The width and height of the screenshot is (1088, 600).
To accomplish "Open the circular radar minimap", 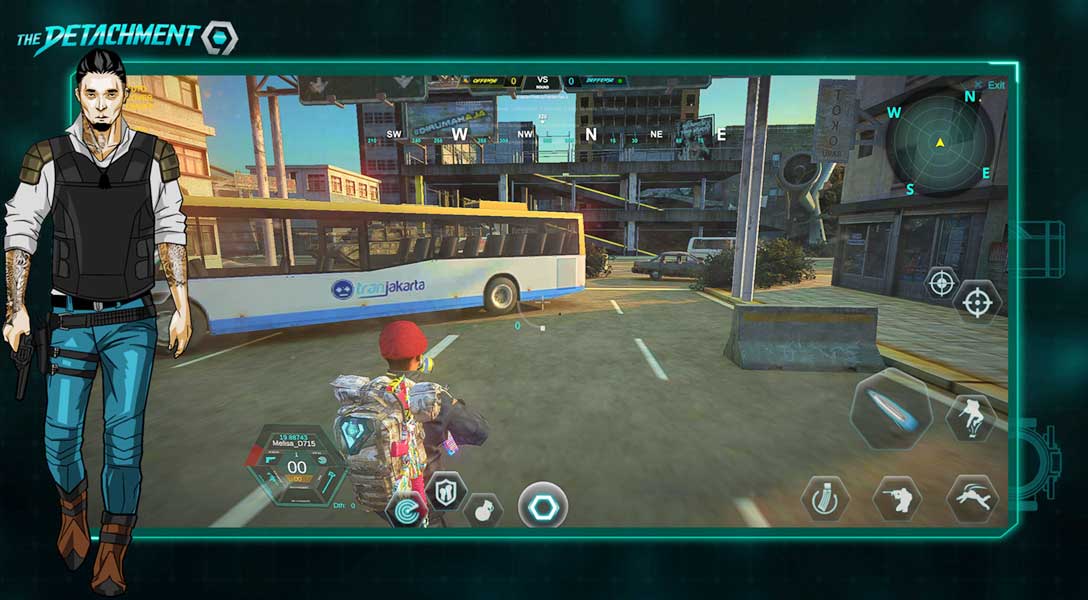I will (x=939, y=143).
